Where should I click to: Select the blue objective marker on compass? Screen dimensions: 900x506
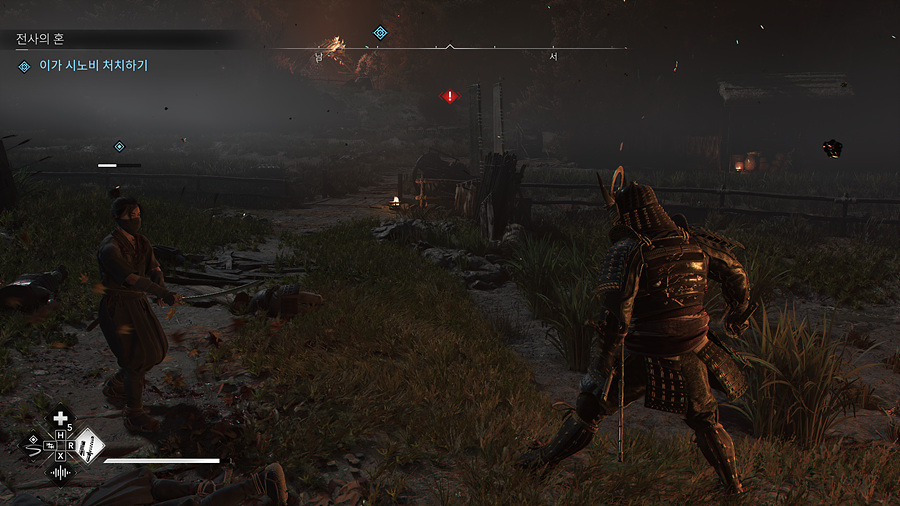coord(380,33)
